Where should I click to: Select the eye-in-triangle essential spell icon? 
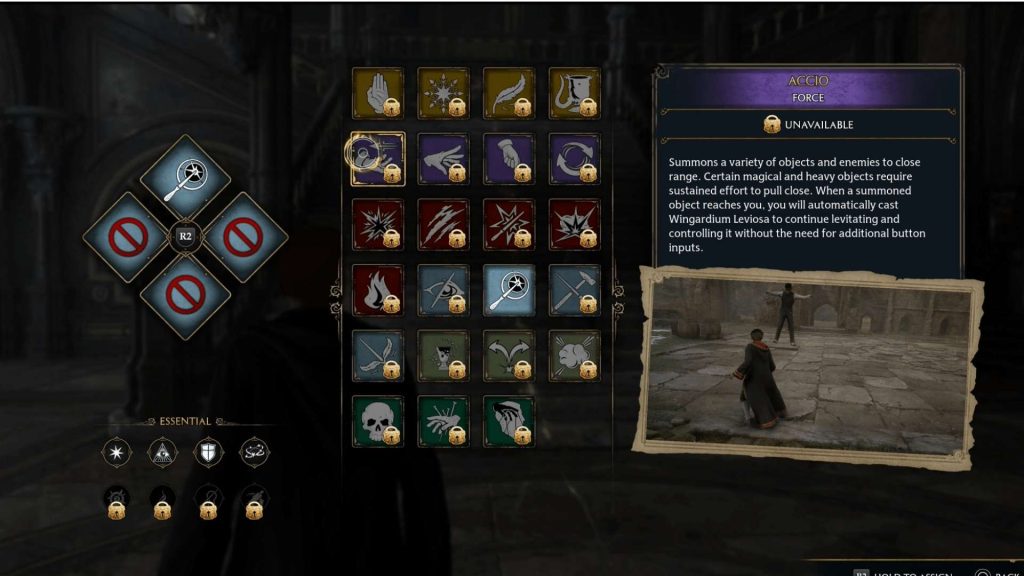(x=162, y=453)
